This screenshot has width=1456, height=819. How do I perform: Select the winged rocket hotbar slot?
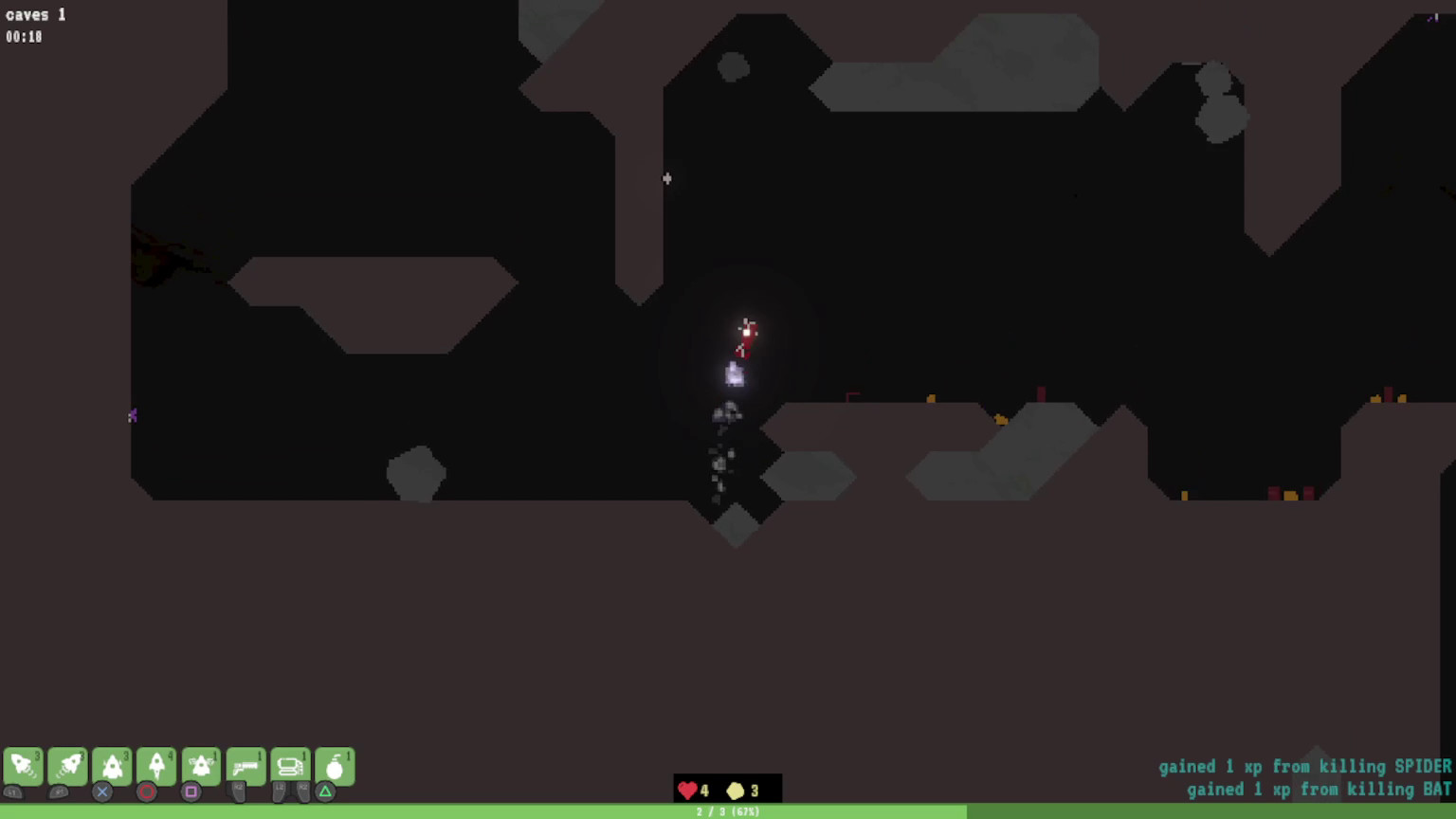tap(200, 764)
